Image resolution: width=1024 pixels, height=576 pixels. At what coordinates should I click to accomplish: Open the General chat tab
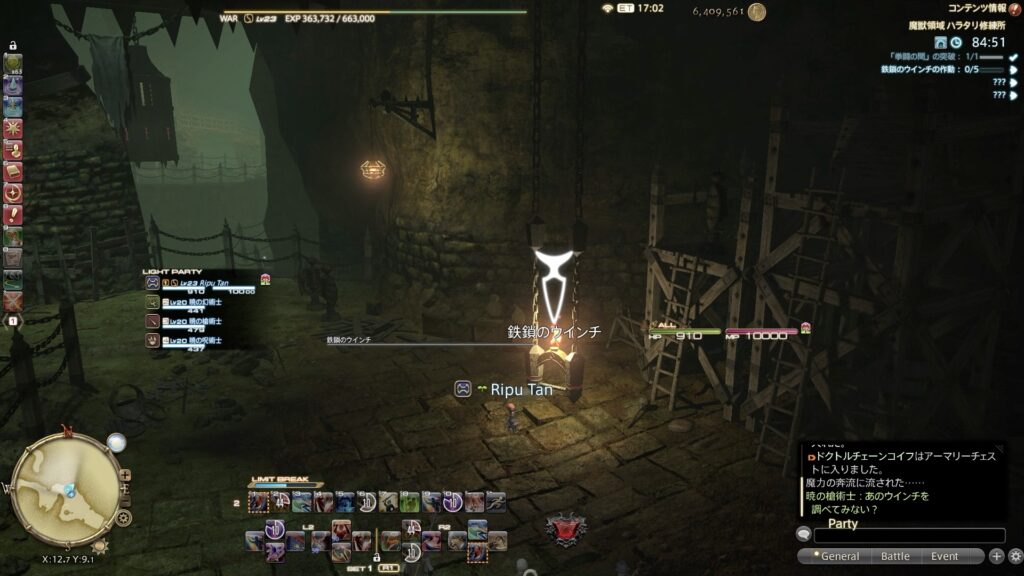click(838, 556)
